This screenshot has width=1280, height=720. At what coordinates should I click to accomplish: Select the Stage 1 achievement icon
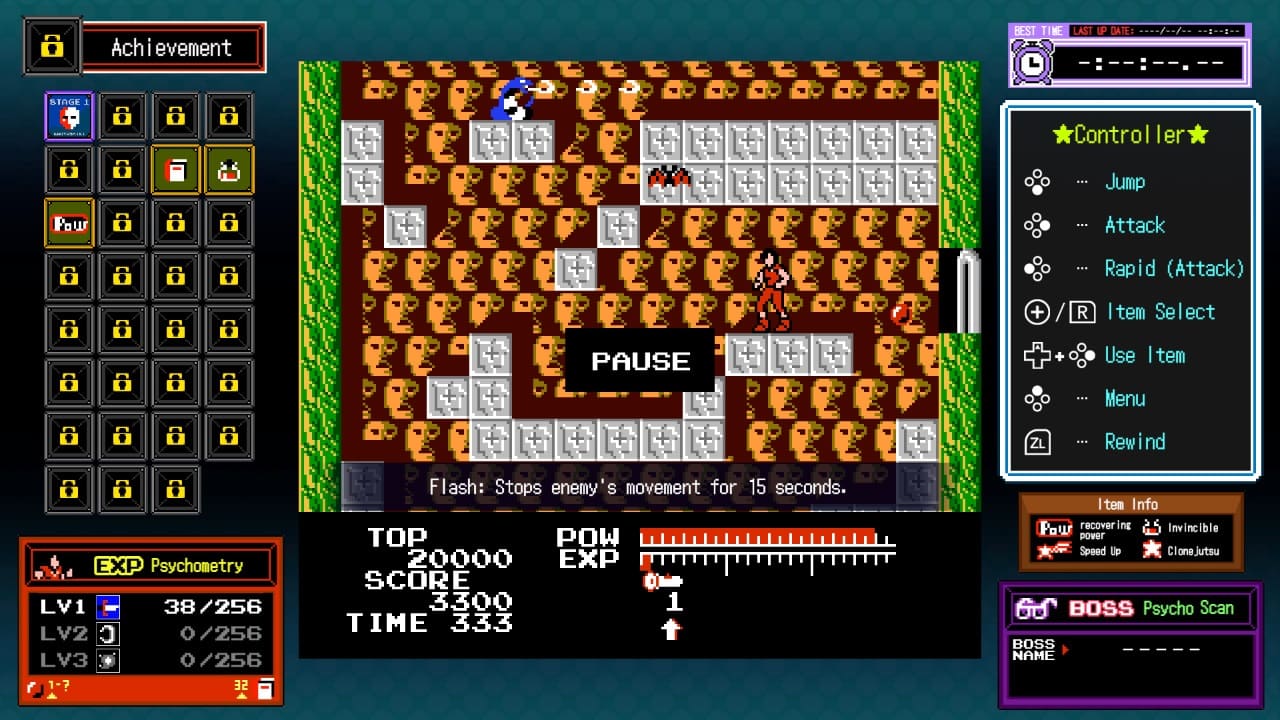[68, 115]
